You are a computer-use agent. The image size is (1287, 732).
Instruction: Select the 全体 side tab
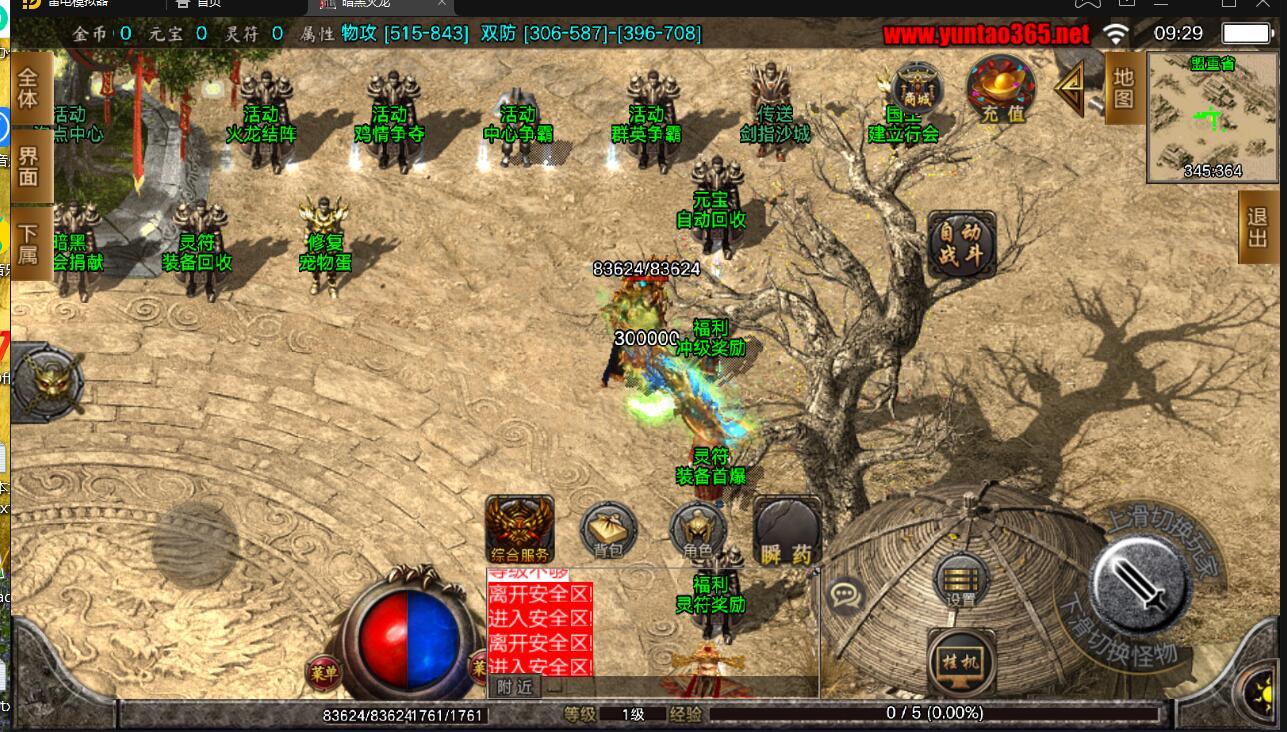(x=27, y=88)
